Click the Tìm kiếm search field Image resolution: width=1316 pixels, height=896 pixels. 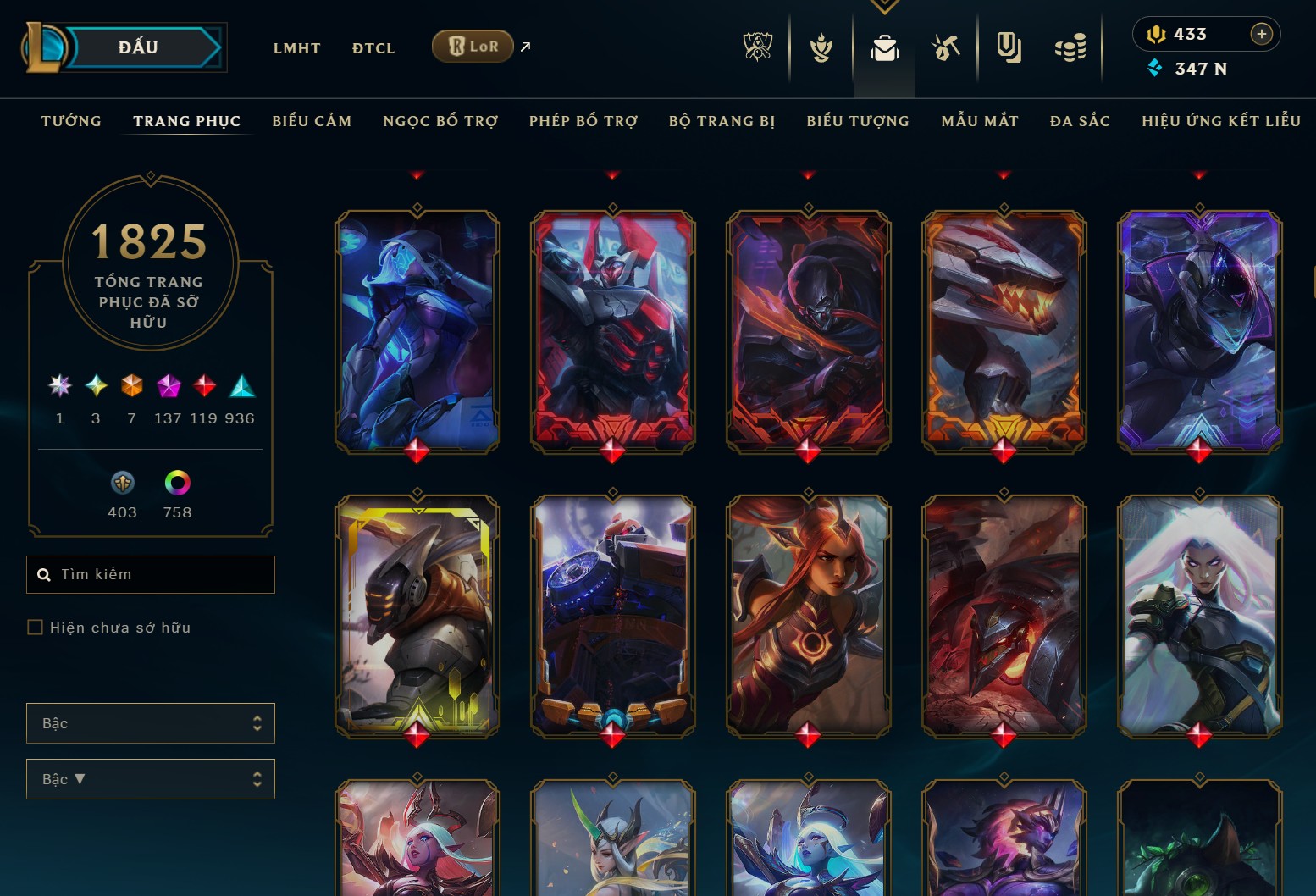click(151, 574)
